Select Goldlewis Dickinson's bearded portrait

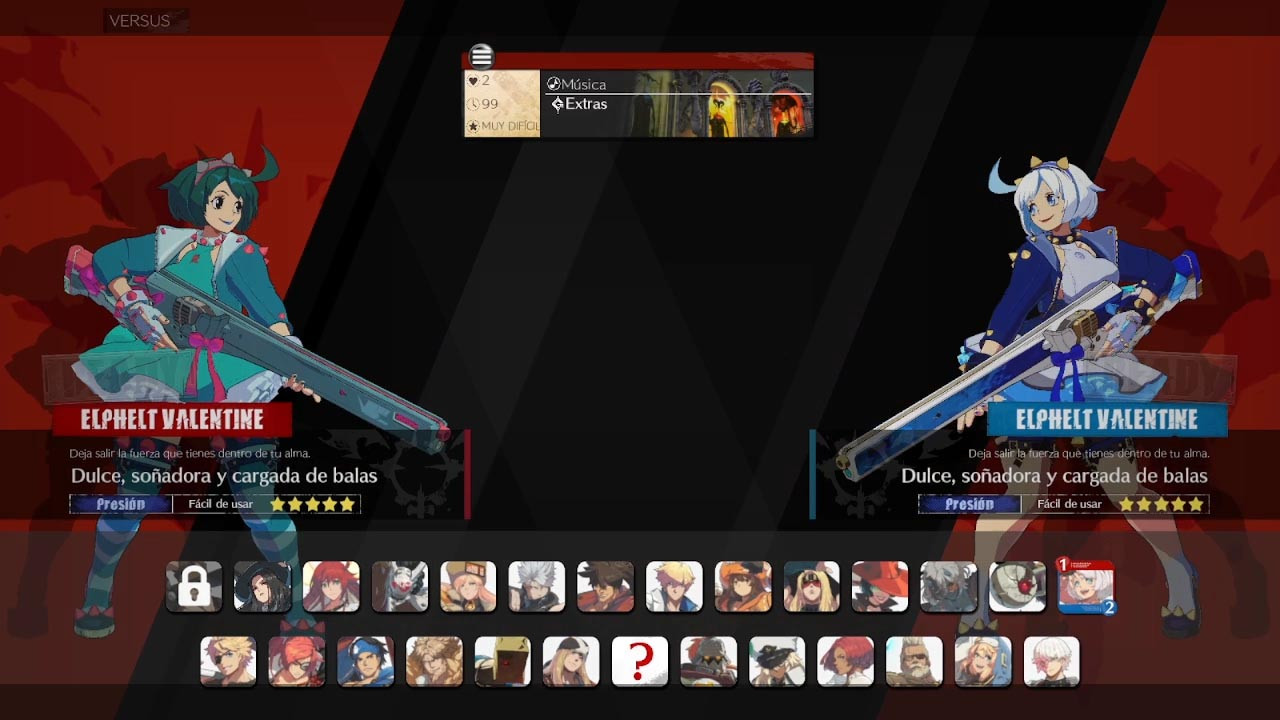click(913, 660)
